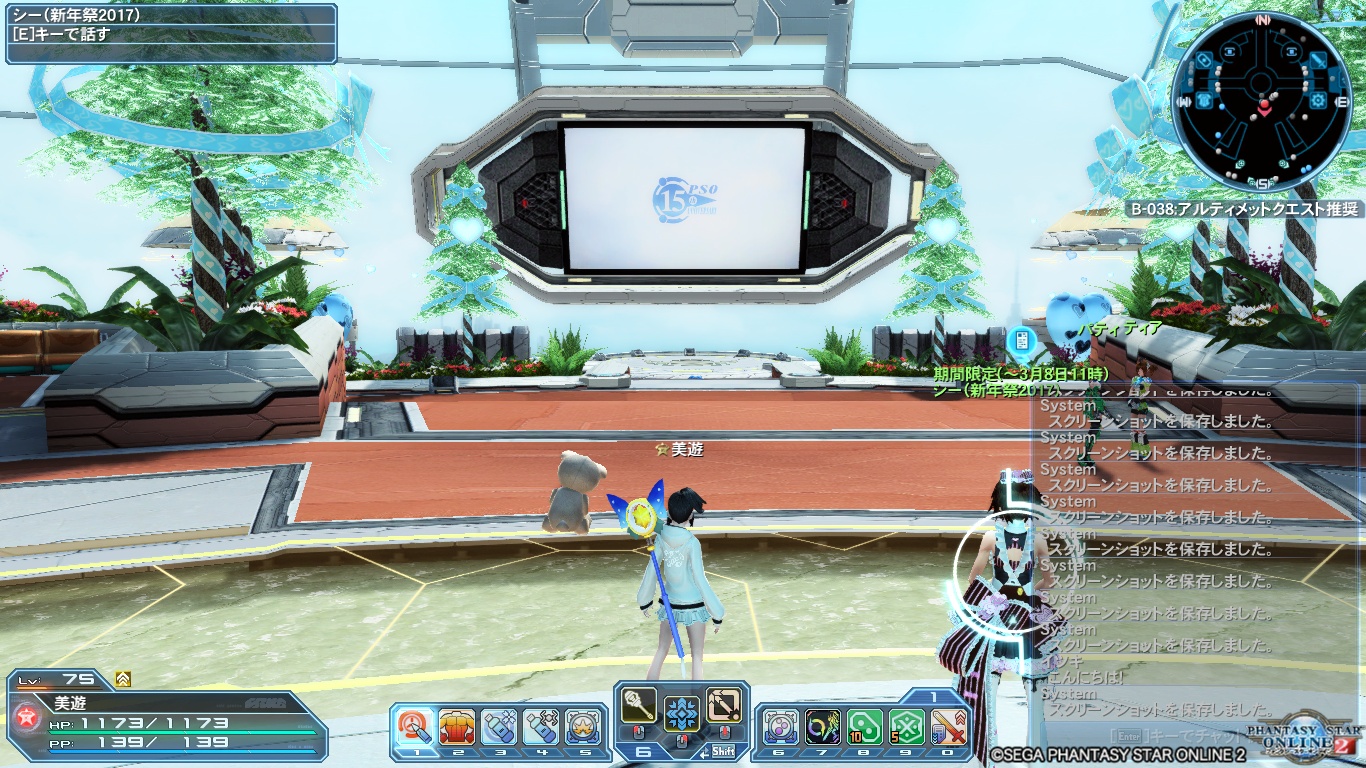
Task: Open the subpalette page selector numbered 1
Action: (x=934, y=695)
